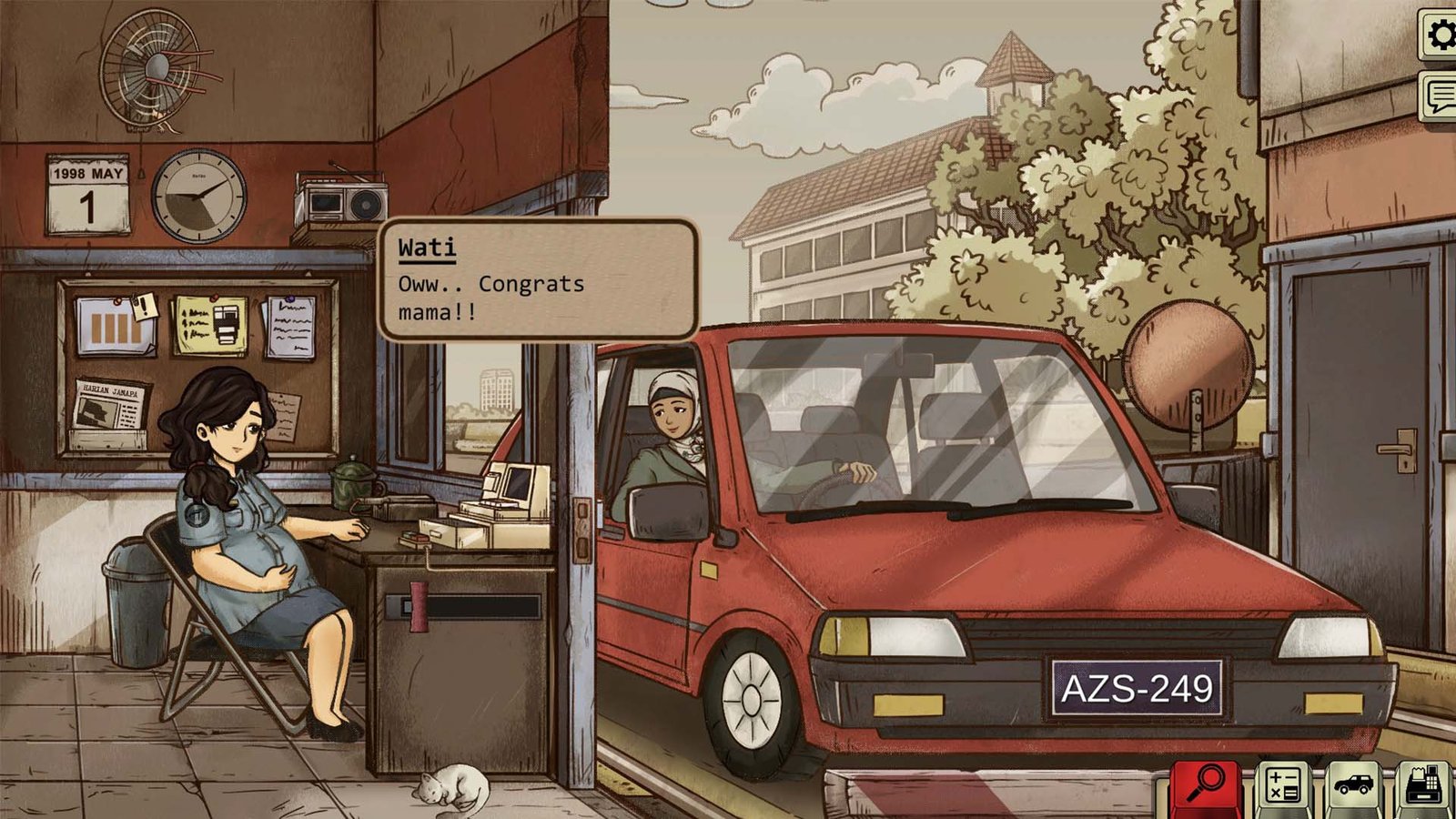Image resolution: width=1456 pixels, height=819 pixels.
Task: Open the dialogue history log
Action: 1438,91
